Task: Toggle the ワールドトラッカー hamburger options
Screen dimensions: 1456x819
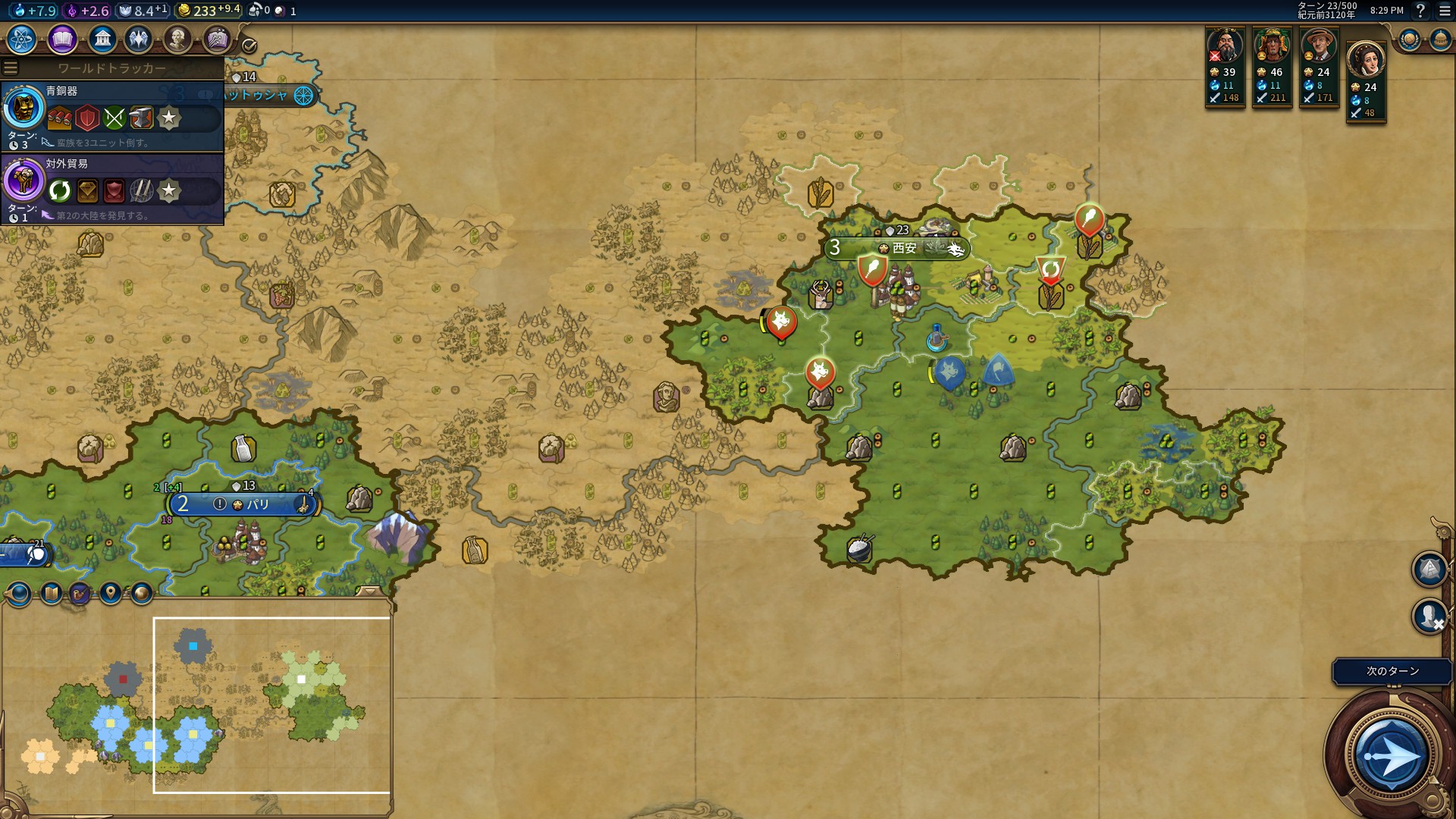Action: coord(11,68)
